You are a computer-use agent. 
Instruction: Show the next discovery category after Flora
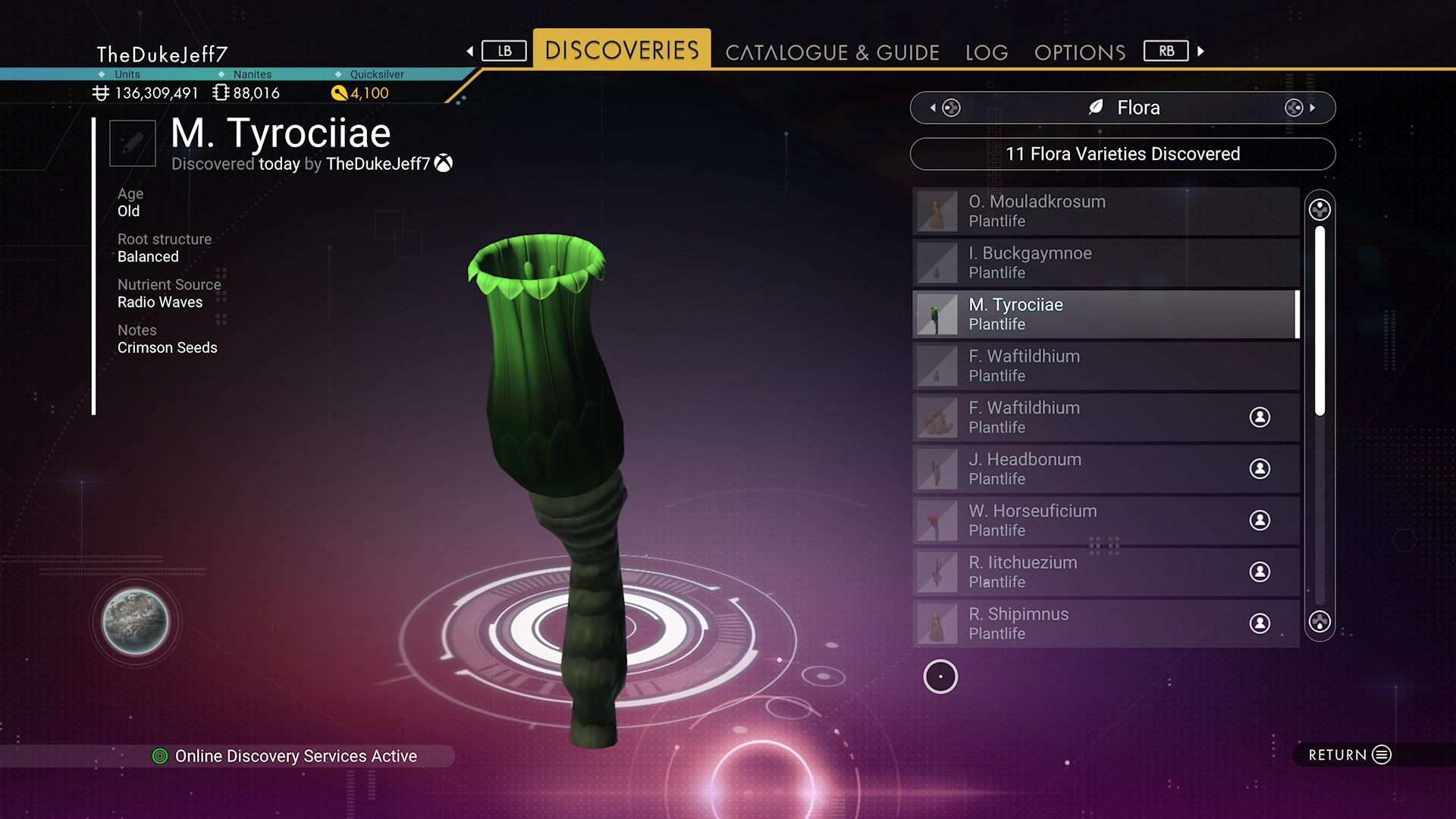tap(1300, 108)
